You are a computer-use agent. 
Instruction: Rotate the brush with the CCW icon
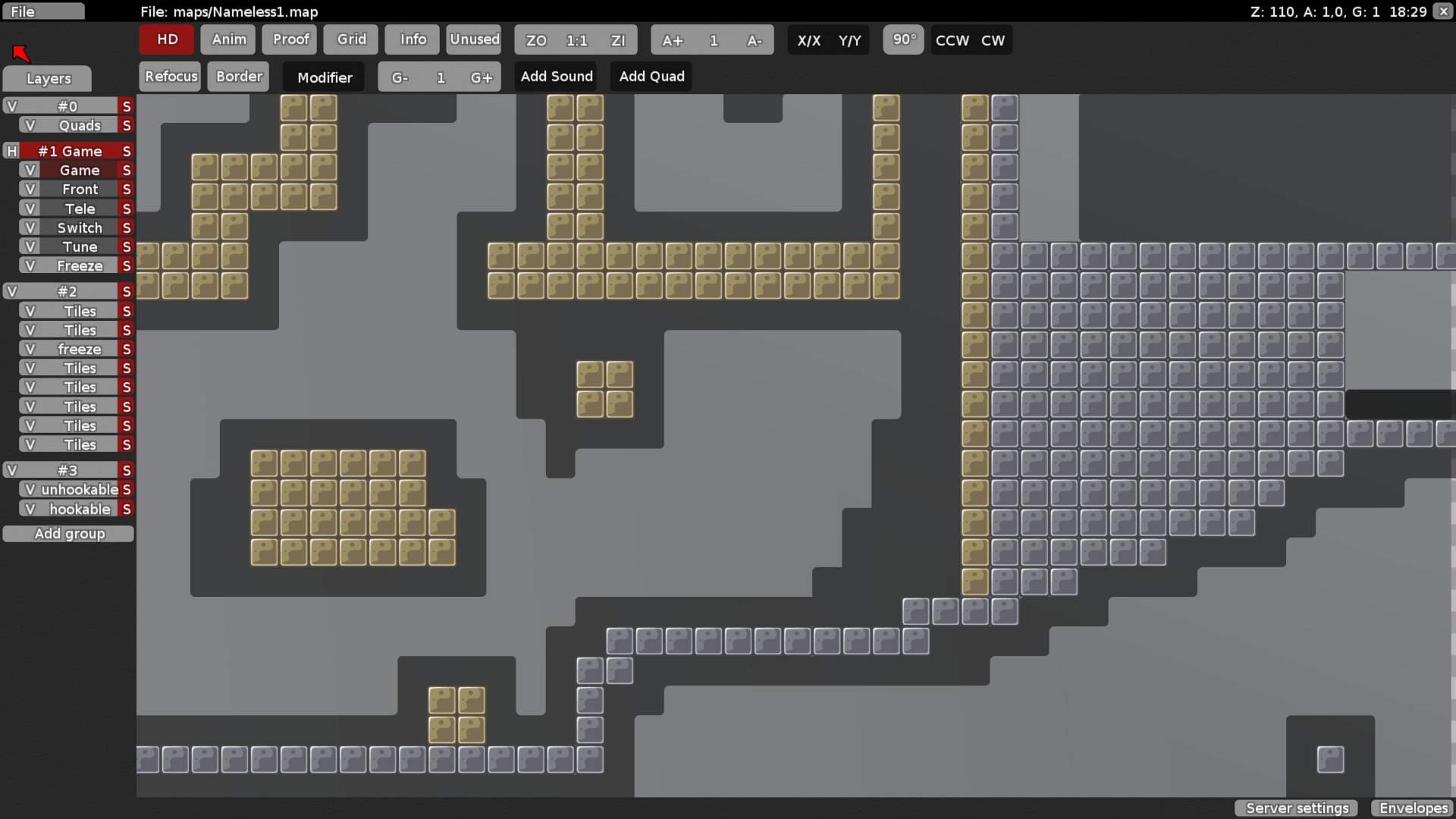click(951, 40)
